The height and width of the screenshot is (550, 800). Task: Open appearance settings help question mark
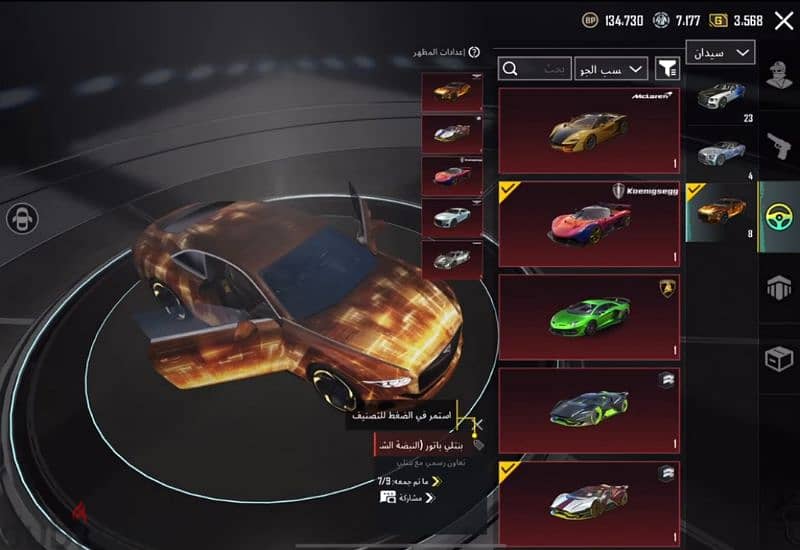pos(474,52)
